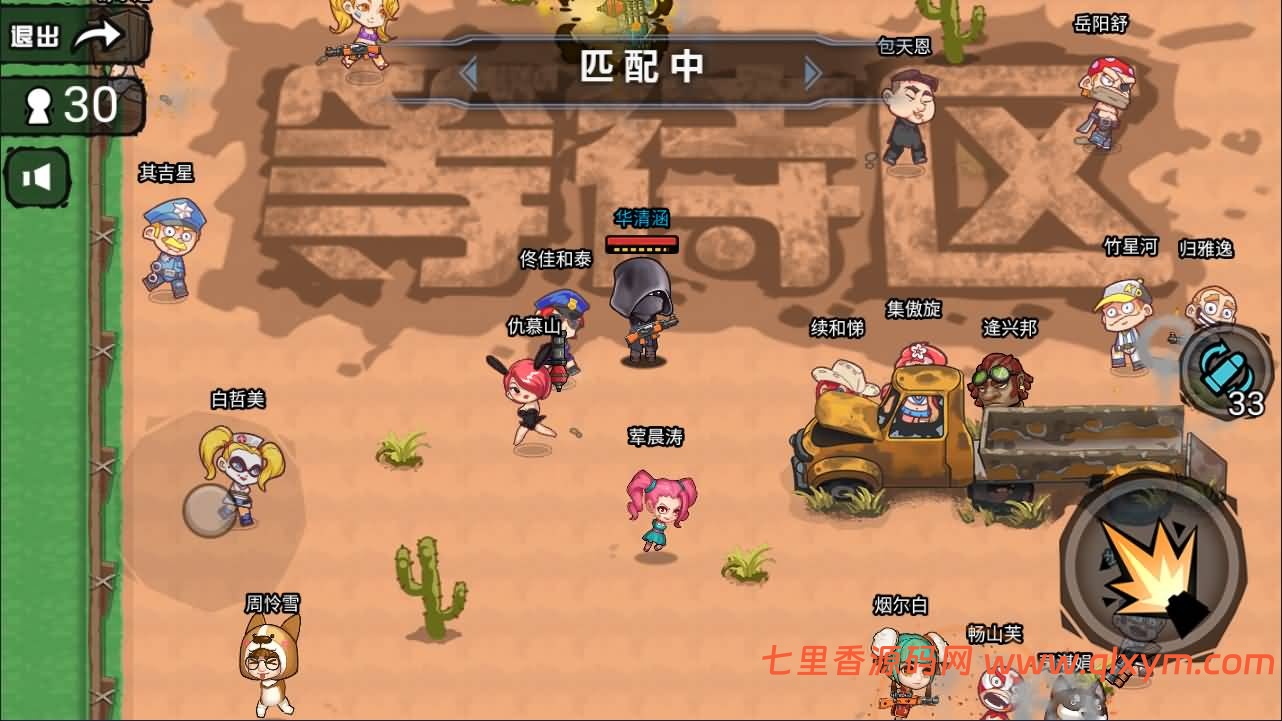The width and height of the screenshot is (1282, 721).
Task: Mute the game audio with the speaker toggle
Action: click(36, 178)
